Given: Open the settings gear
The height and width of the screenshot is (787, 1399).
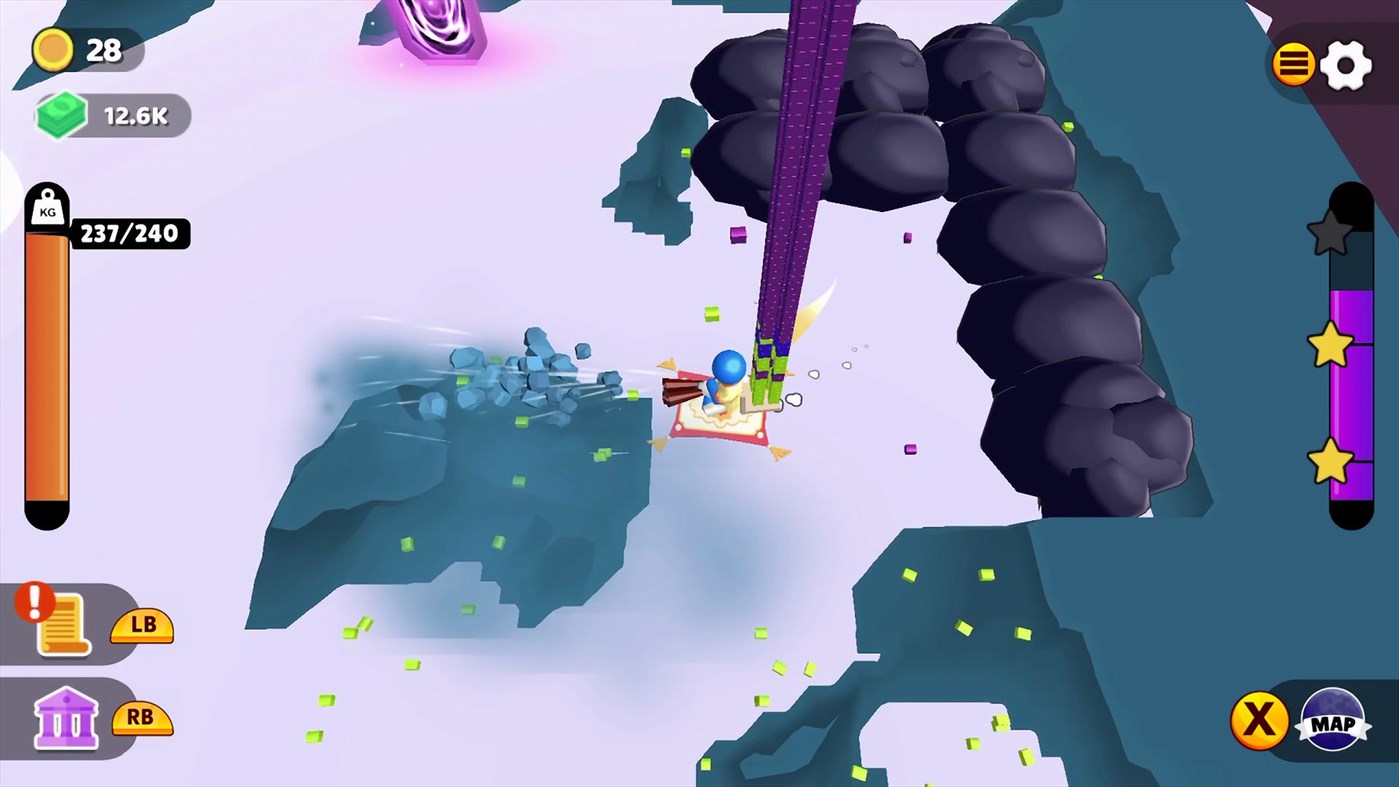Looking at the screenshot, I should point(1348,64).
